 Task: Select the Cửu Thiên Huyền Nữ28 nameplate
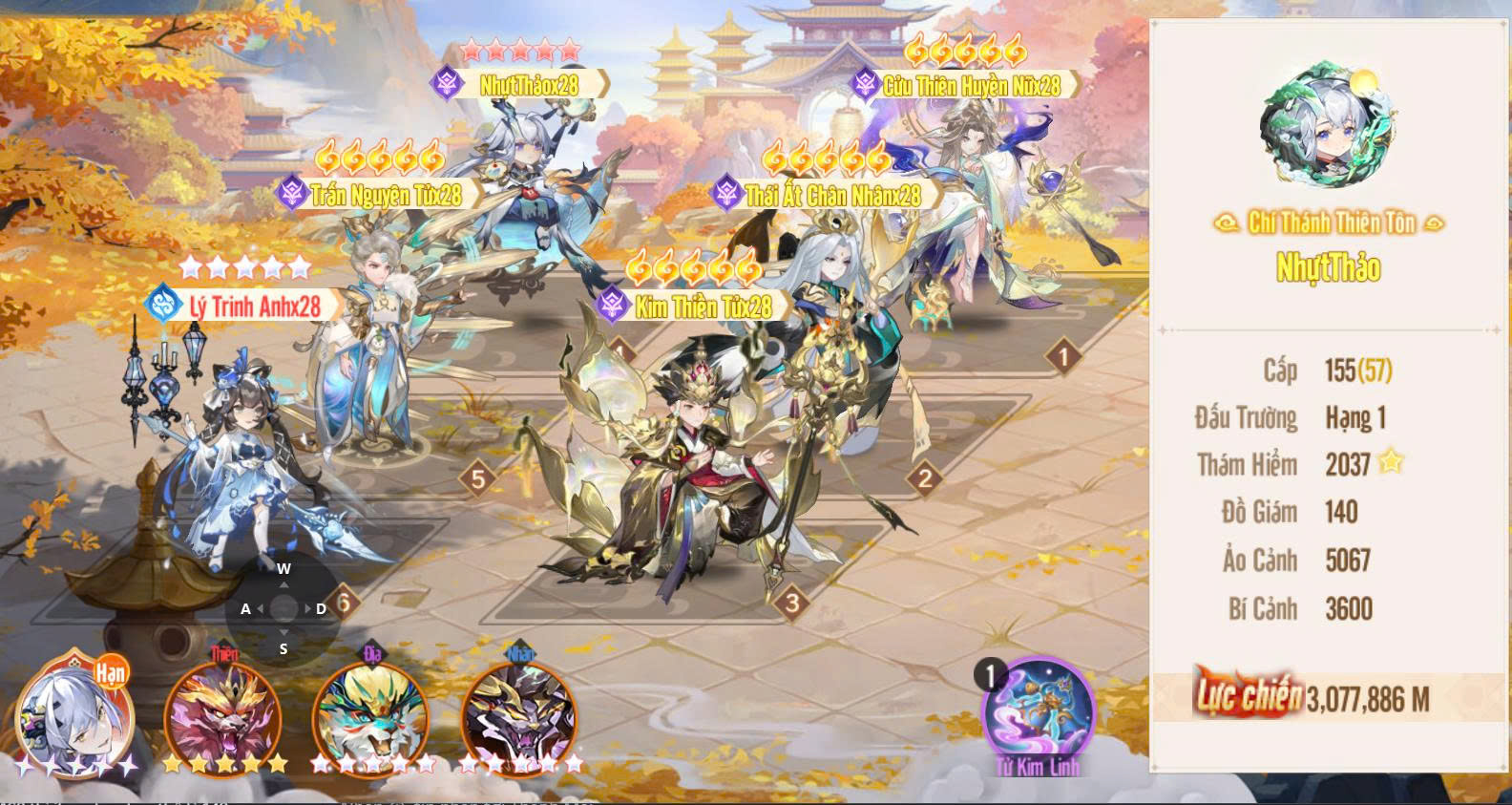point(976,84)
